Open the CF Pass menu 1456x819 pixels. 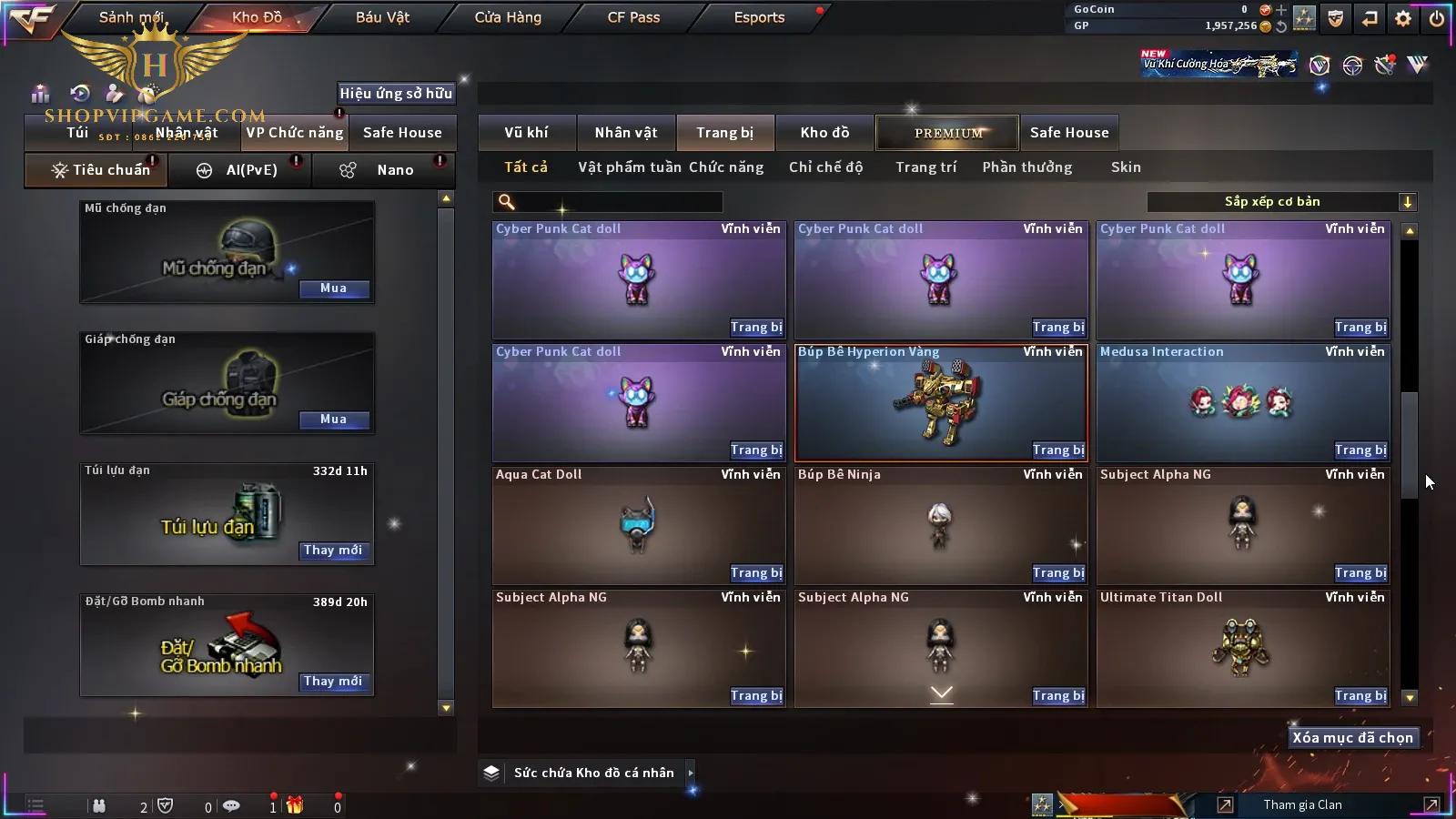point(633,17)
